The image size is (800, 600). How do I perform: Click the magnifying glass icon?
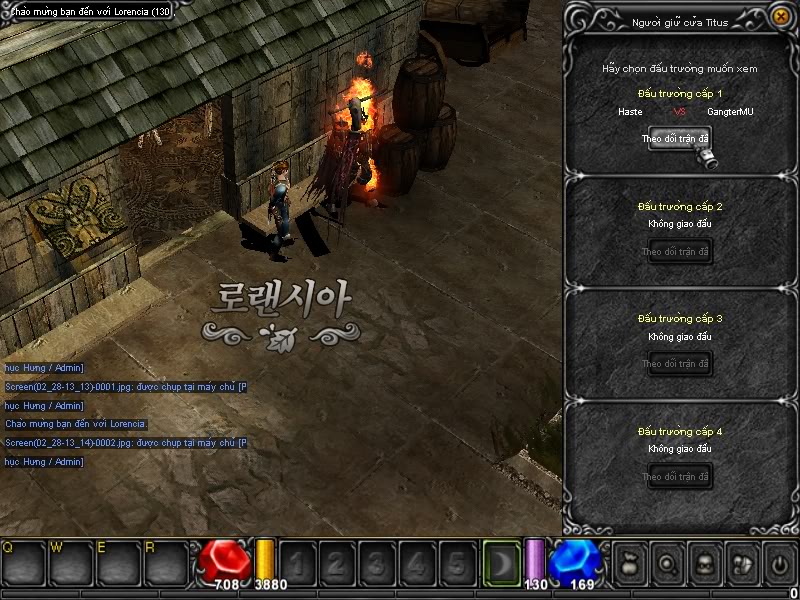(665, 564)
